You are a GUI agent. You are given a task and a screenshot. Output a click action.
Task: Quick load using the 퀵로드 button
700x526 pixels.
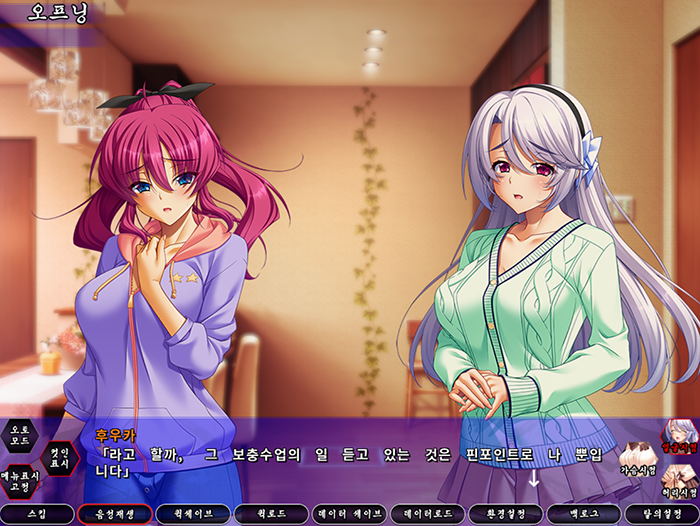pyautogui.click(x=271, y=514)
